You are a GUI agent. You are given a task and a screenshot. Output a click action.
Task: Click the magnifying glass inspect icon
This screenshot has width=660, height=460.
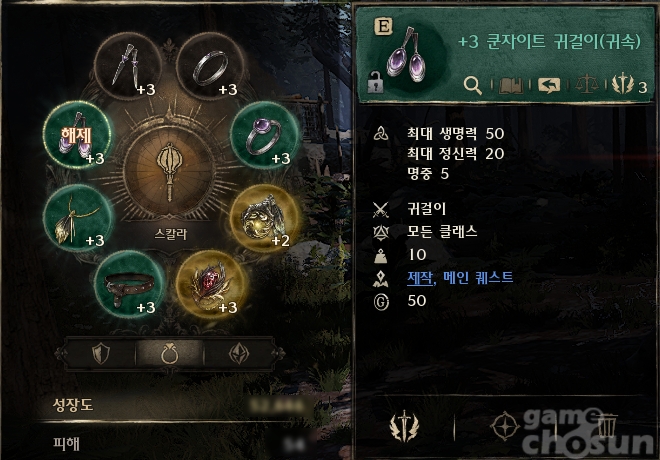[474, 86]
